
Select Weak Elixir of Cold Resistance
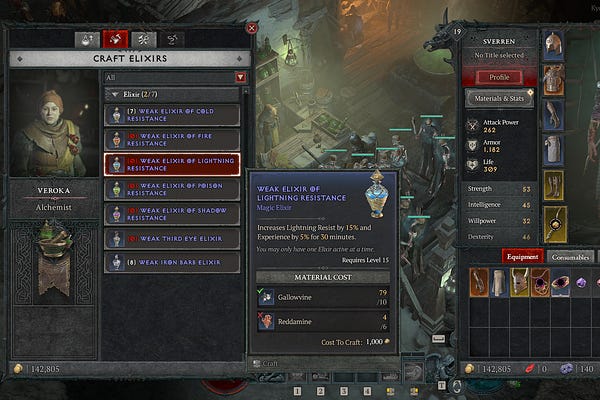coord(172,116)
